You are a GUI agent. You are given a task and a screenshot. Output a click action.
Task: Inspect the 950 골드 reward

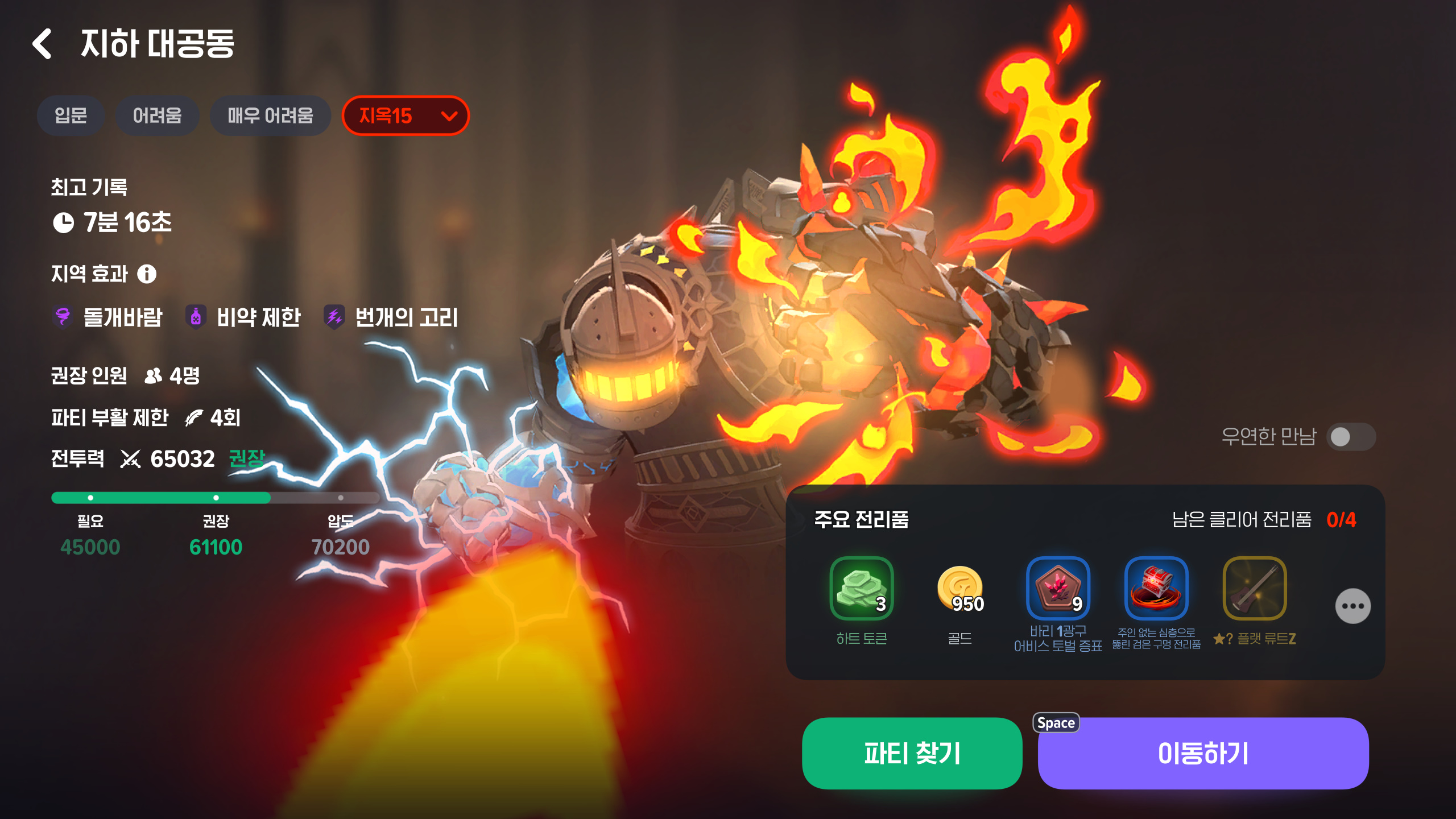(960, 588)
